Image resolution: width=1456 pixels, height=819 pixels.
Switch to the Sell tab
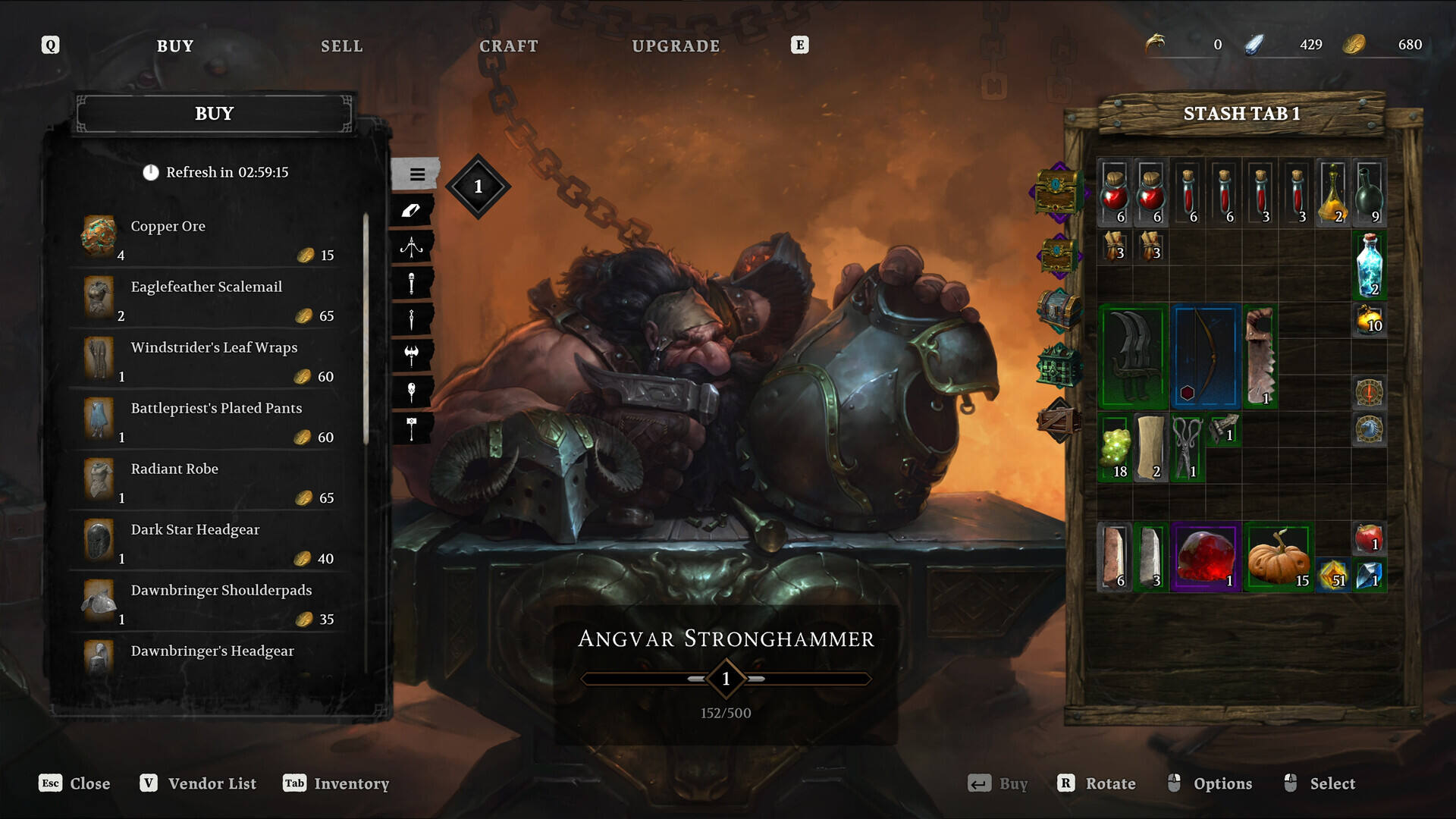pyautogui.click(x=341, y=46)
